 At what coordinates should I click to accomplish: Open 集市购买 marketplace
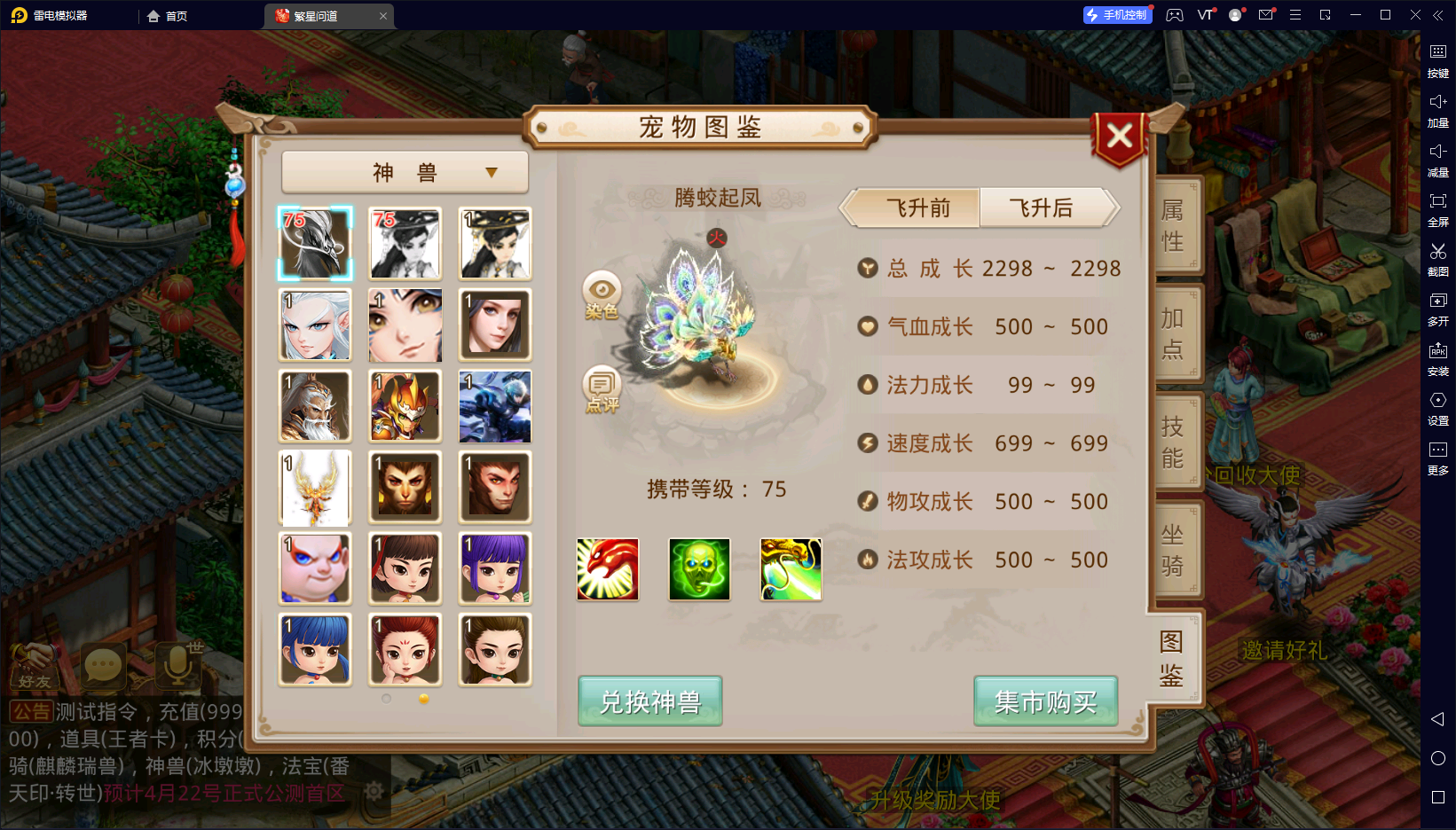point(1045,701)
